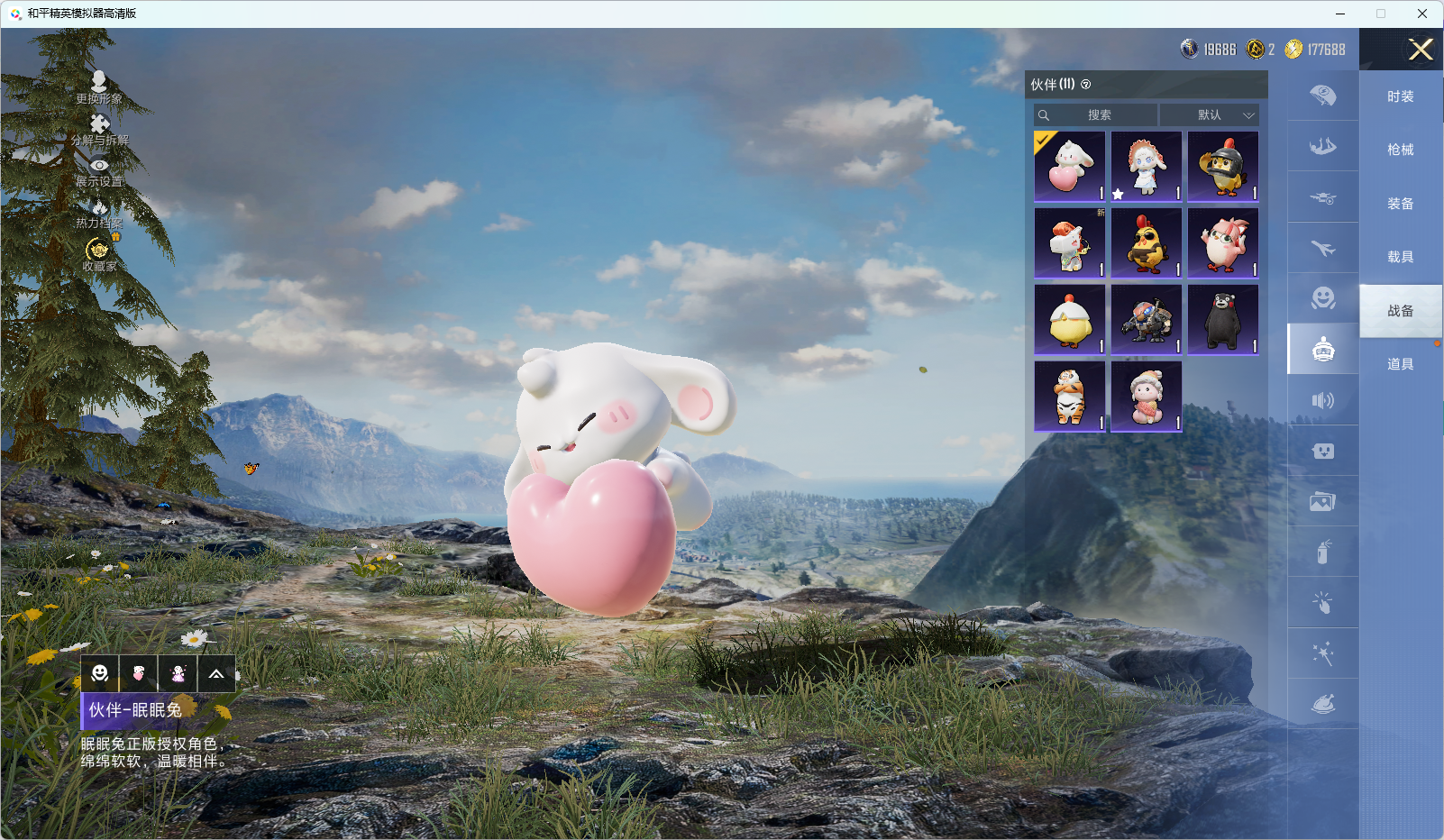Open 分解与拆解 menu

[x=99, y=129]
